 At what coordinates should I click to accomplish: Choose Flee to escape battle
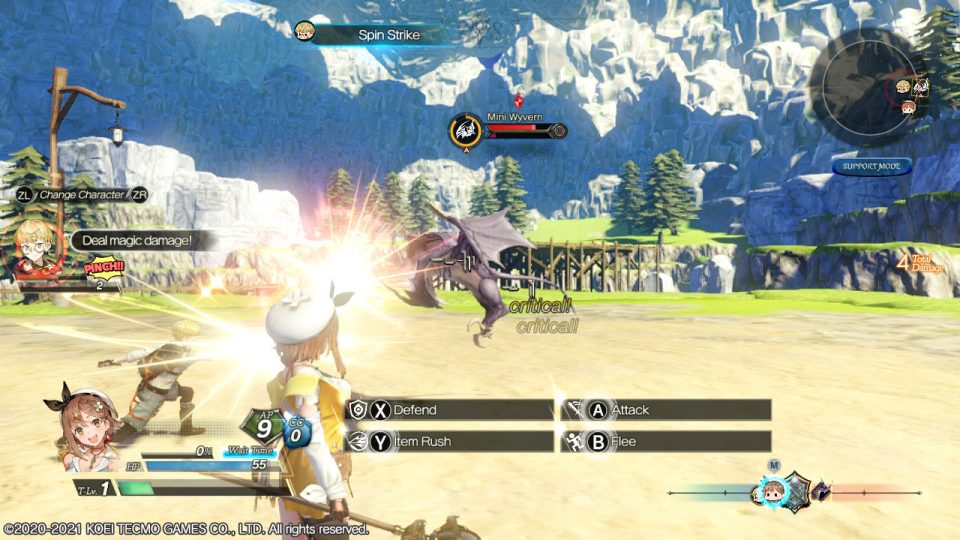click(666, 441)
